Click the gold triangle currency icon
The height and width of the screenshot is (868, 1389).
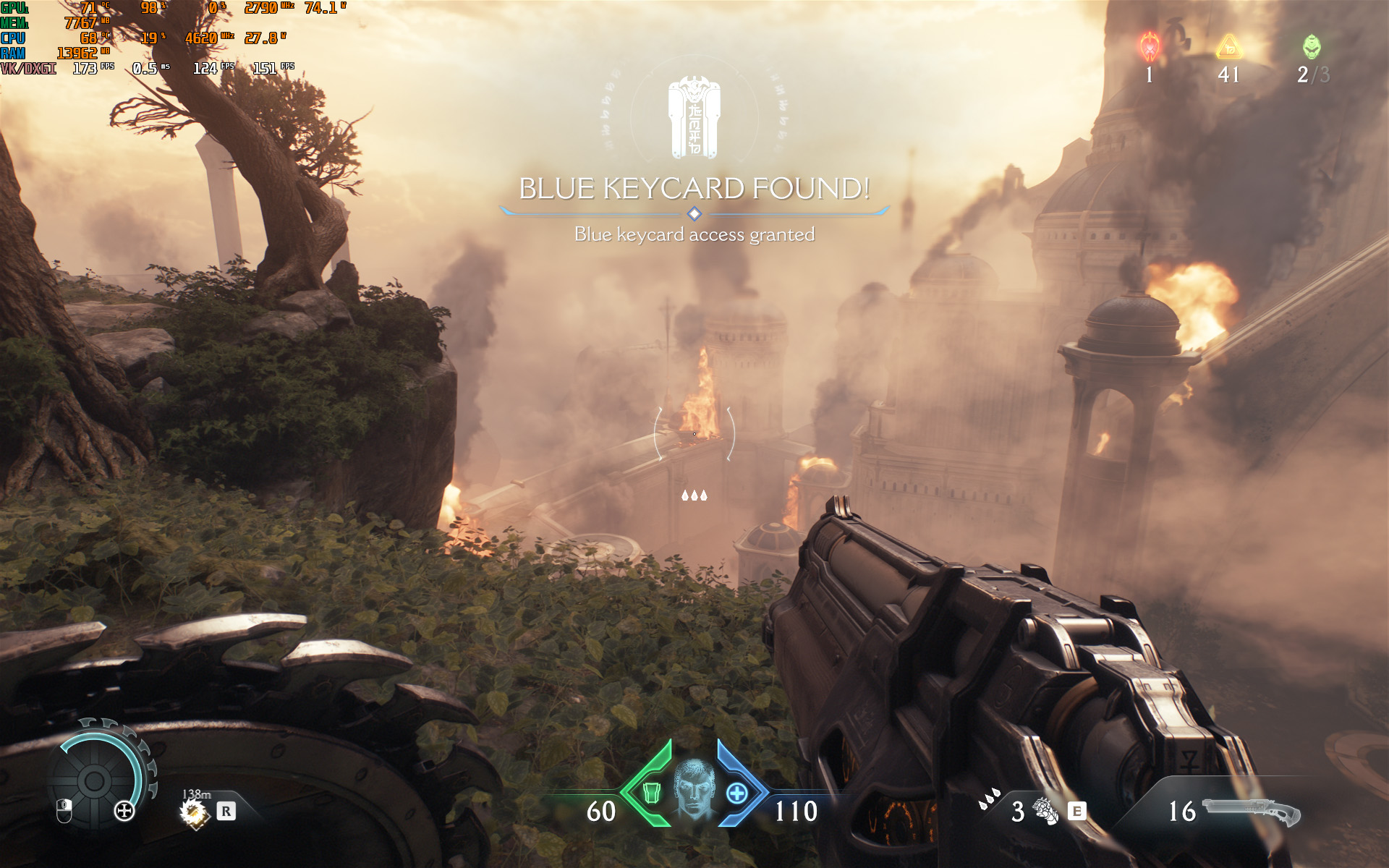coord(1228,48)
